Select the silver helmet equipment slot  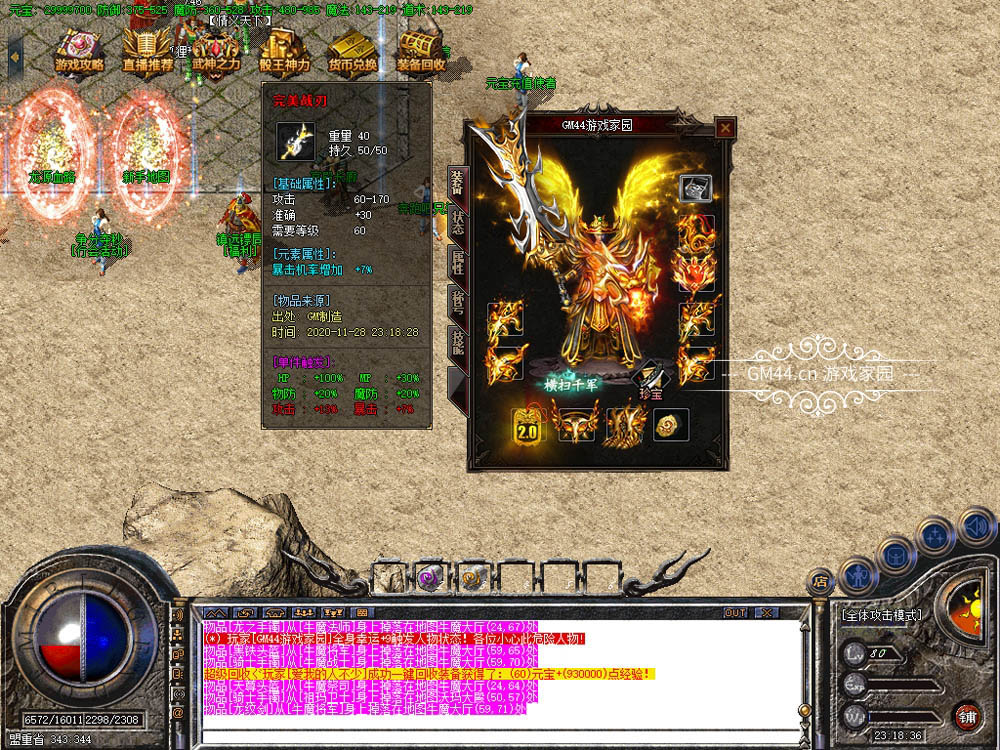(x=696, y=188)
